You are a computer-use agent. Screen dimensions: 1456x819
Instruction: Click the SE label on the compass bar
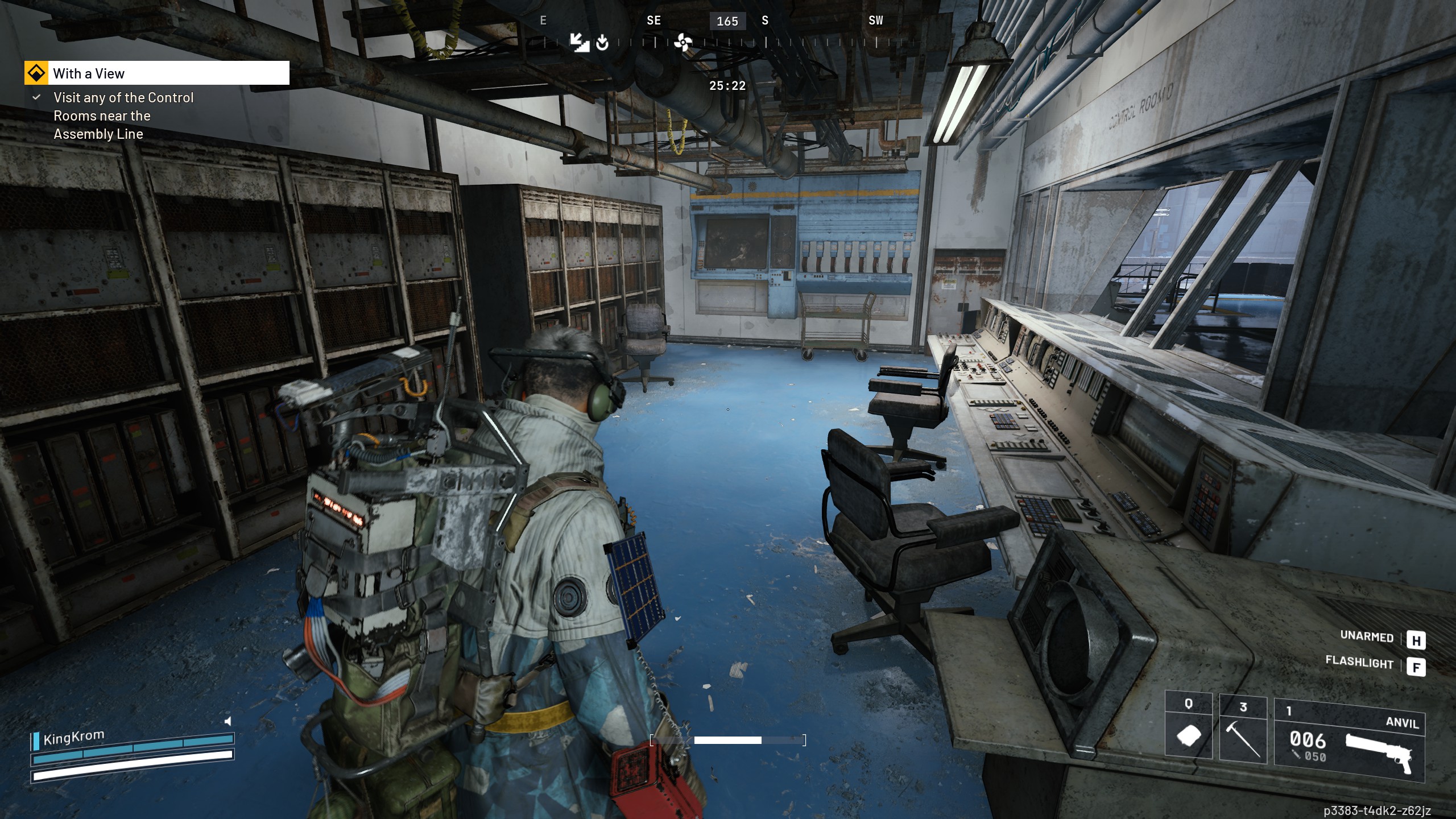(654, 20)
